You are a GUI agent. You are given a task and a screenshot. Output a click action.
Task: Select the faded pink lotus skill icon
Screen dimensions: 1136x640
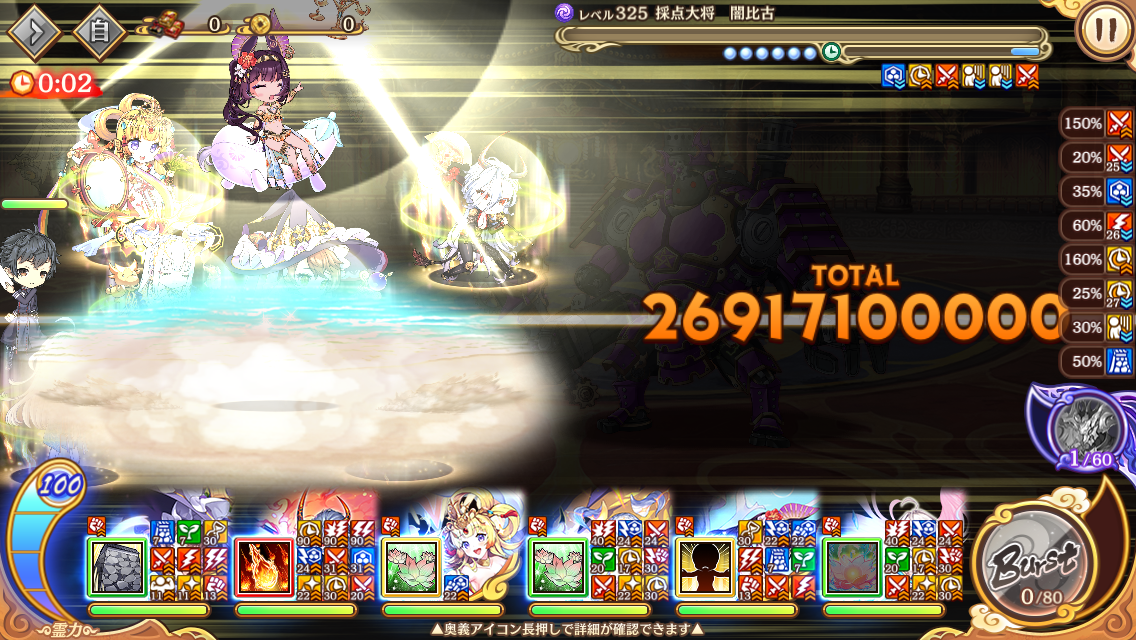coord(852,569)
